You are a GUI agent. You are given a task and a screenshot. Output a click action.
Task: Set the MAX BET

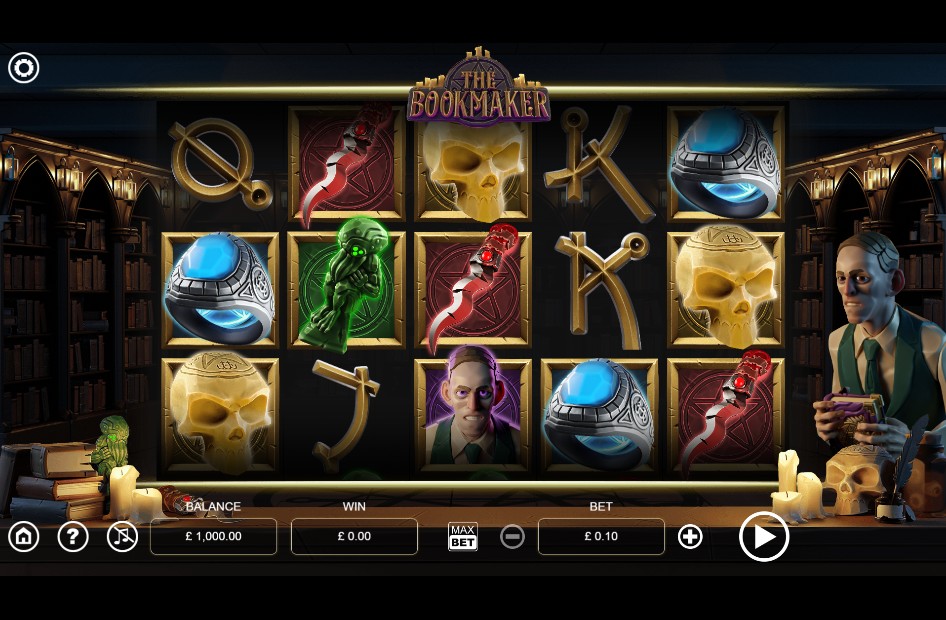[x=463, y=537]
